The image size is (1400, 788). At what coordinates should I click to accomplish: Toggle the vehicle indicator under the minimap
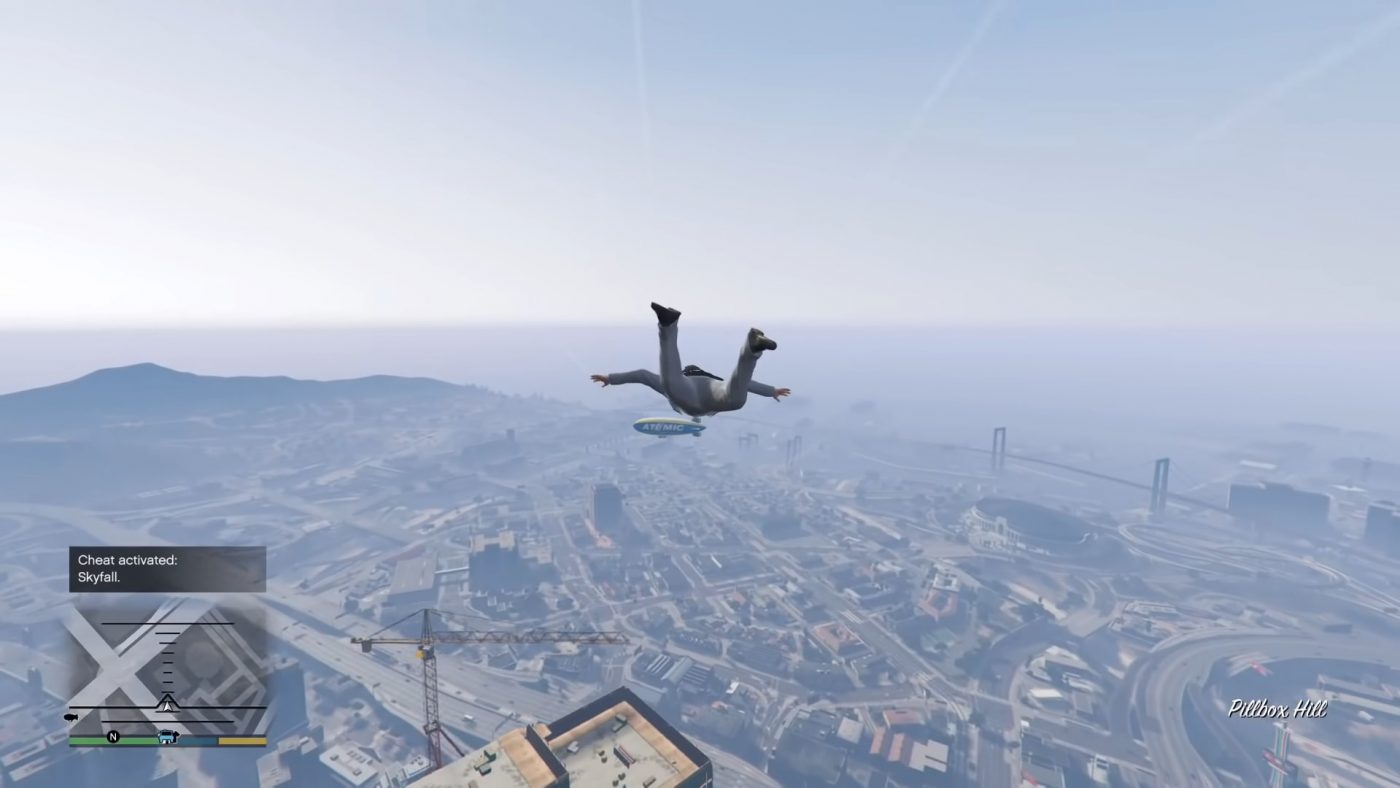[168, 737]
